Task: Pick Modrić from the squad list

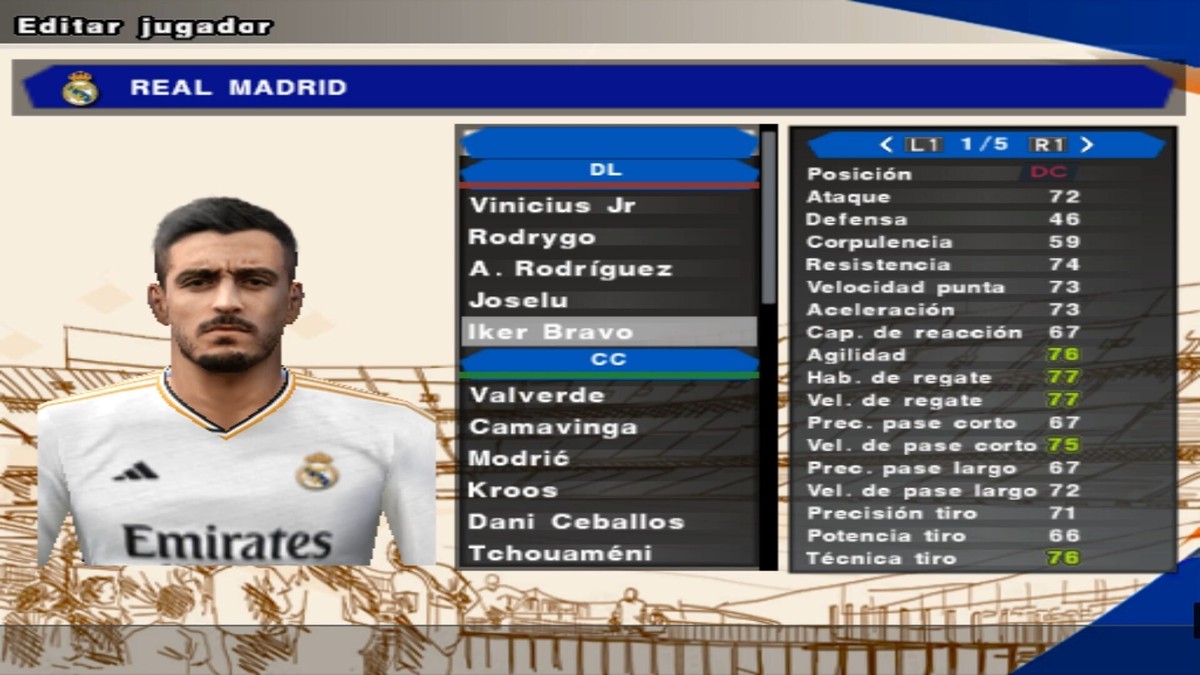Action: click(x=519, y=458)
